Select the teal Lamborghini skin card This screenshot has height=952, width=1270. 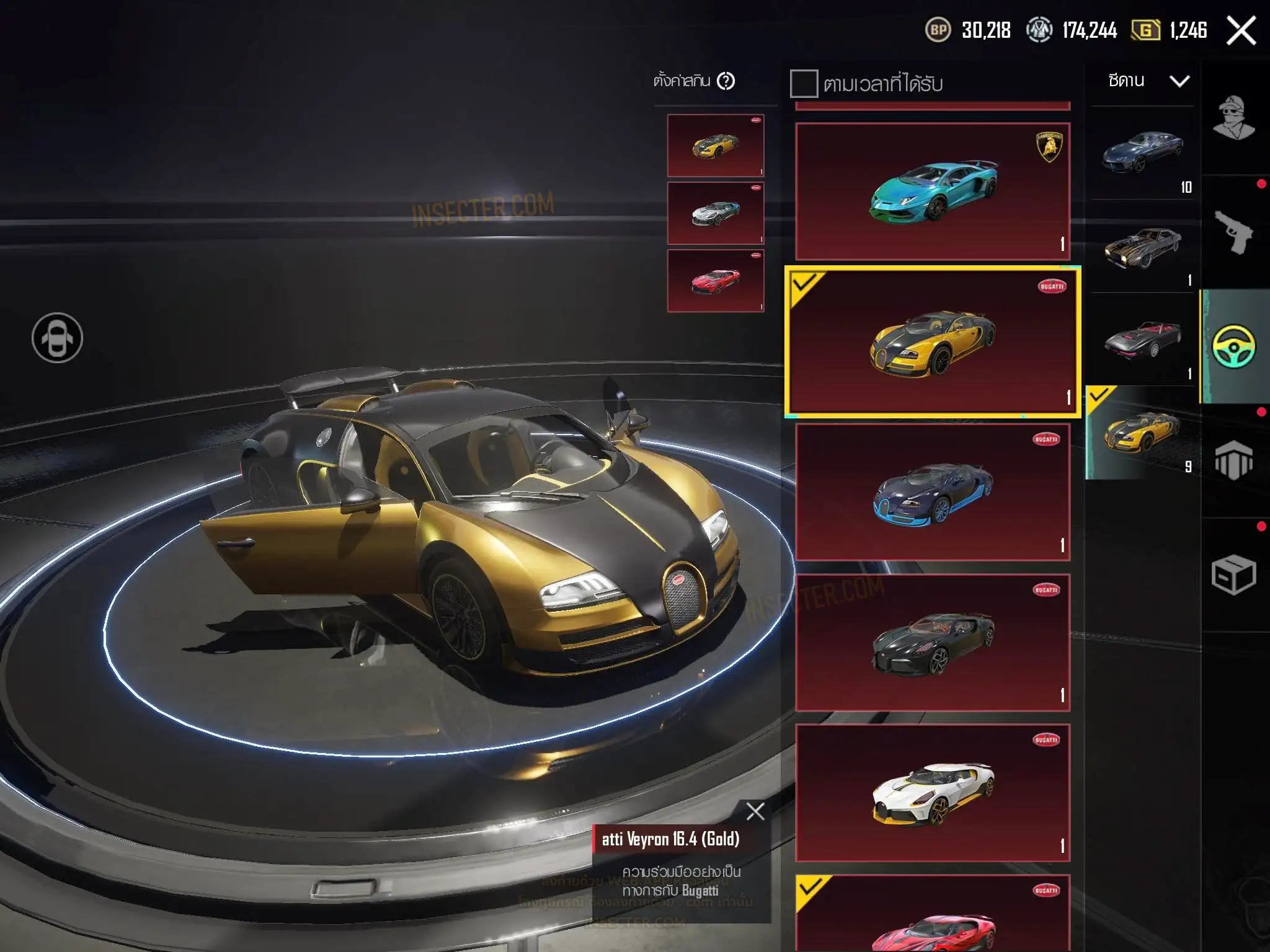pyautogui.click(x=933, y=191)
